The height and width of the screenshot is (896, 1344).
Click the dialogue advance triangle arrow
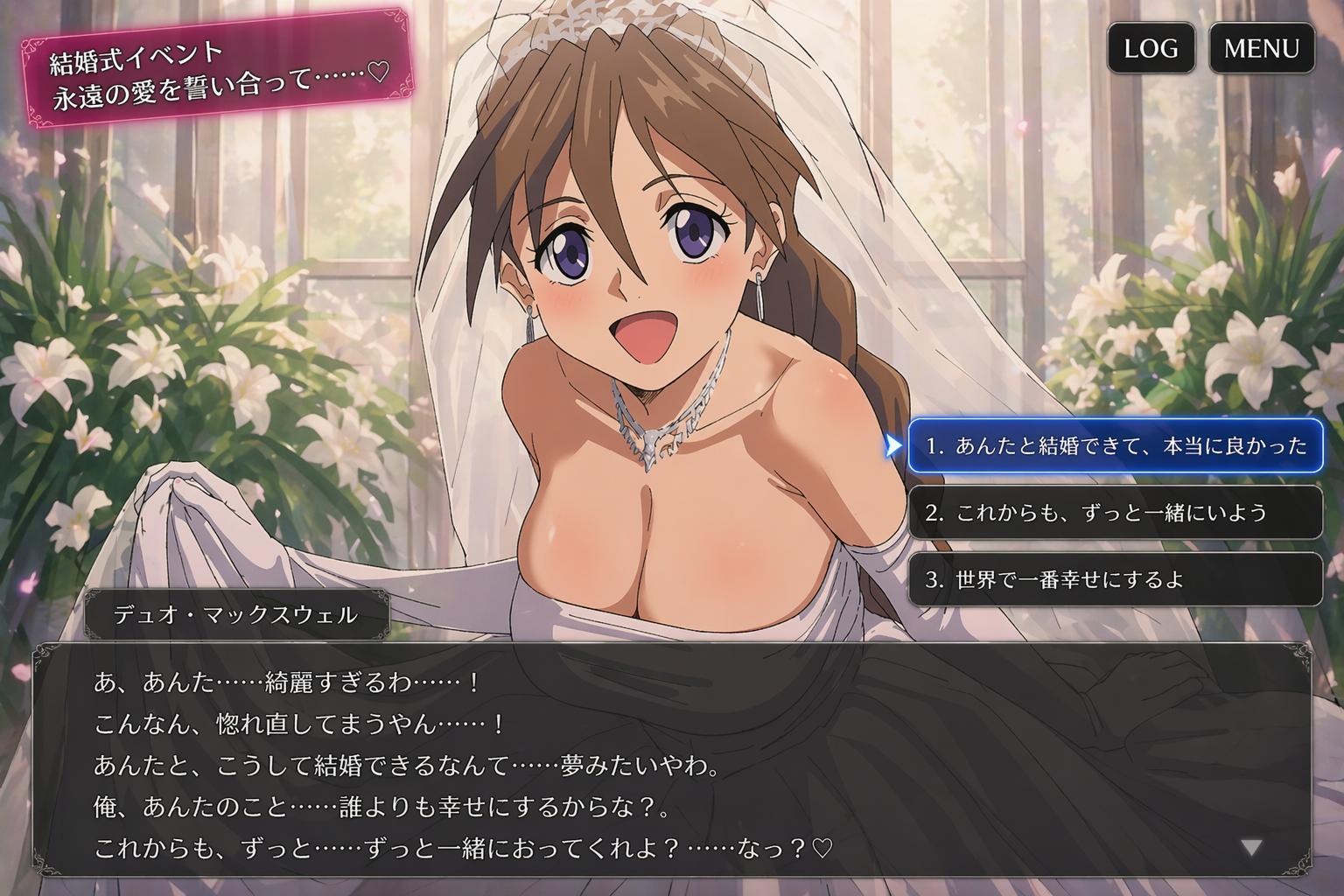(1252, 847)
